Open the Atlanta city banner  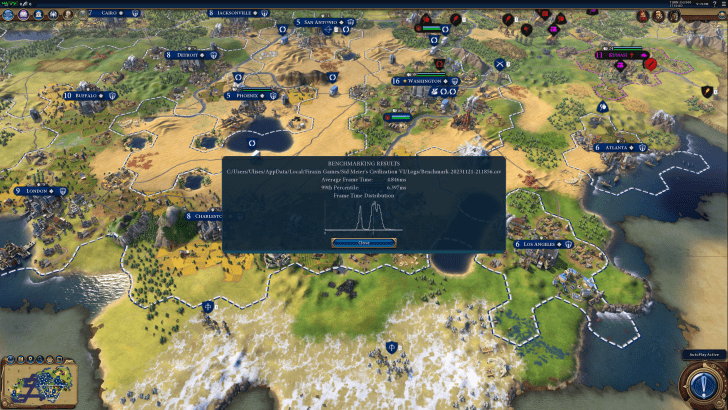tap(622, 147)
